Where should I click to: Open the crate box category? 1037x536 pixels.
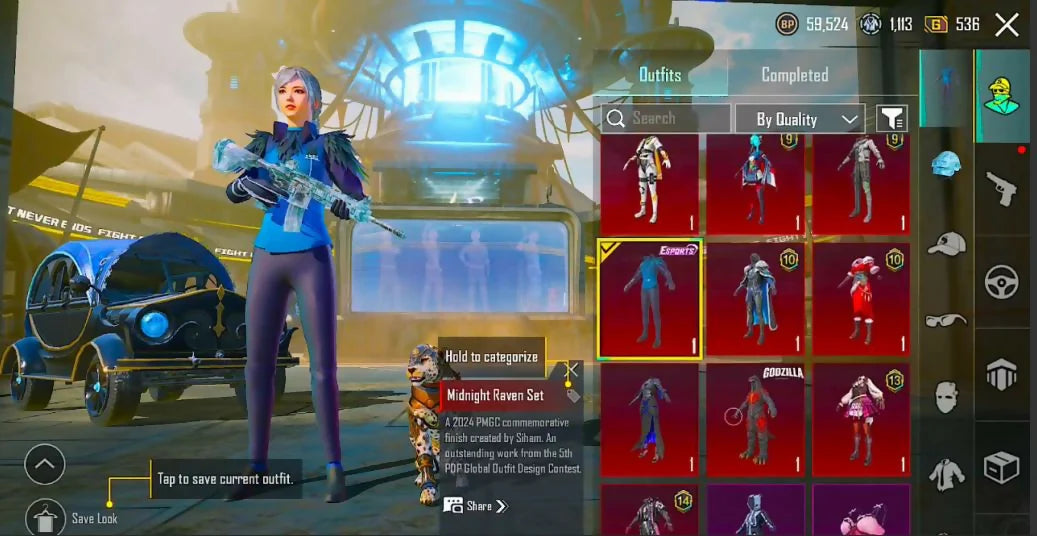[x=1002, y=466]
